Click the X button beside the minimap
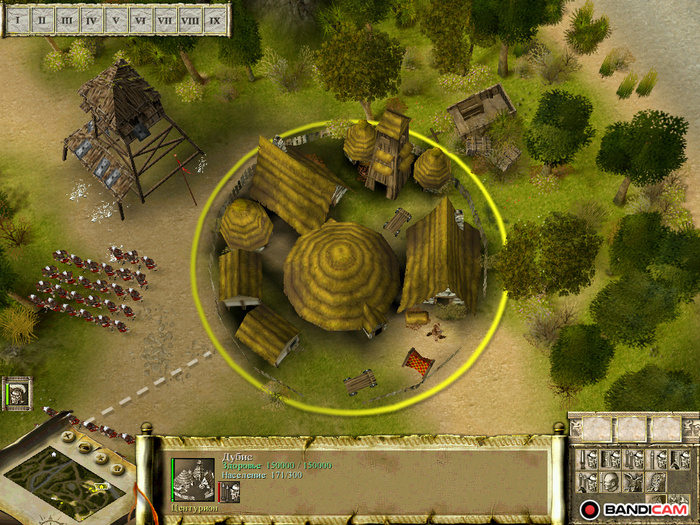700x525 pixels. [69, 436]
